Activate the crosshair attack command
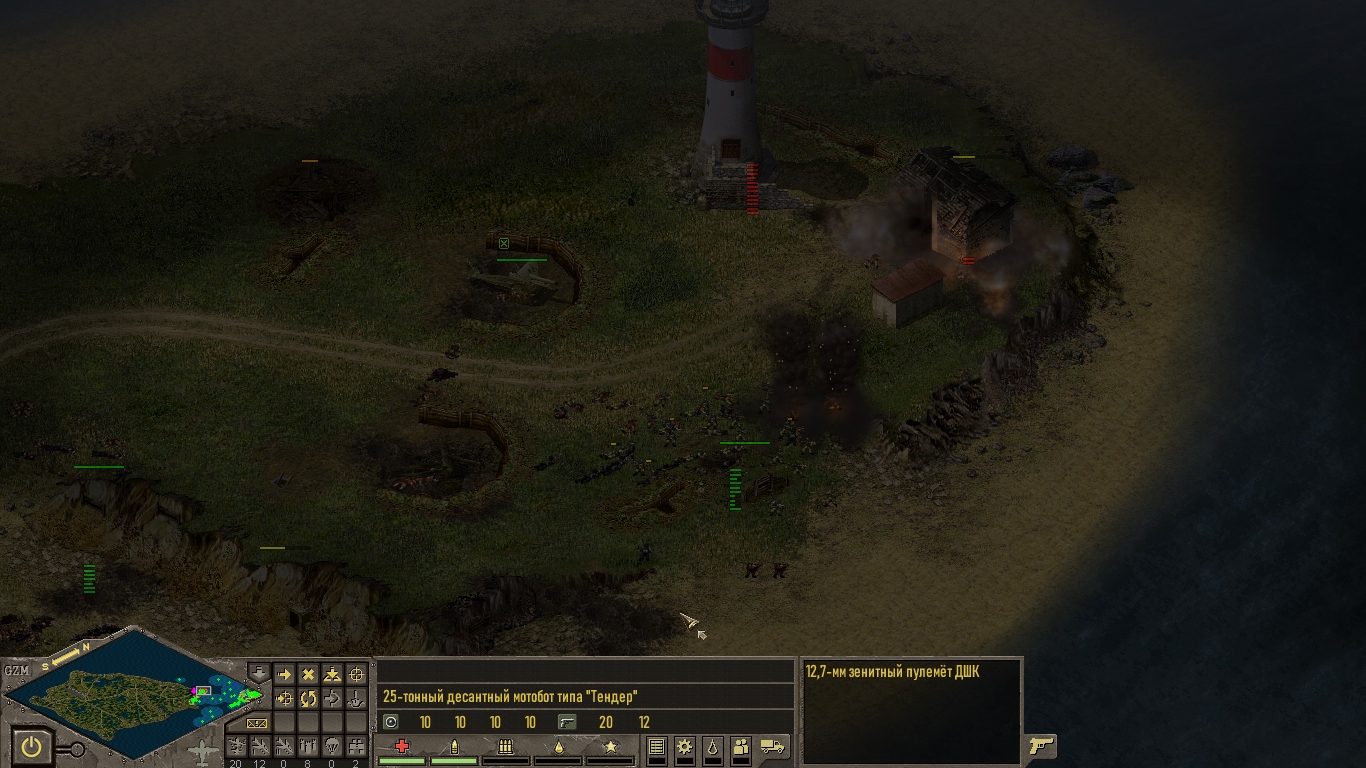Image resolution: width=1366 pixels, height=768 pixels. pos(357,675)
